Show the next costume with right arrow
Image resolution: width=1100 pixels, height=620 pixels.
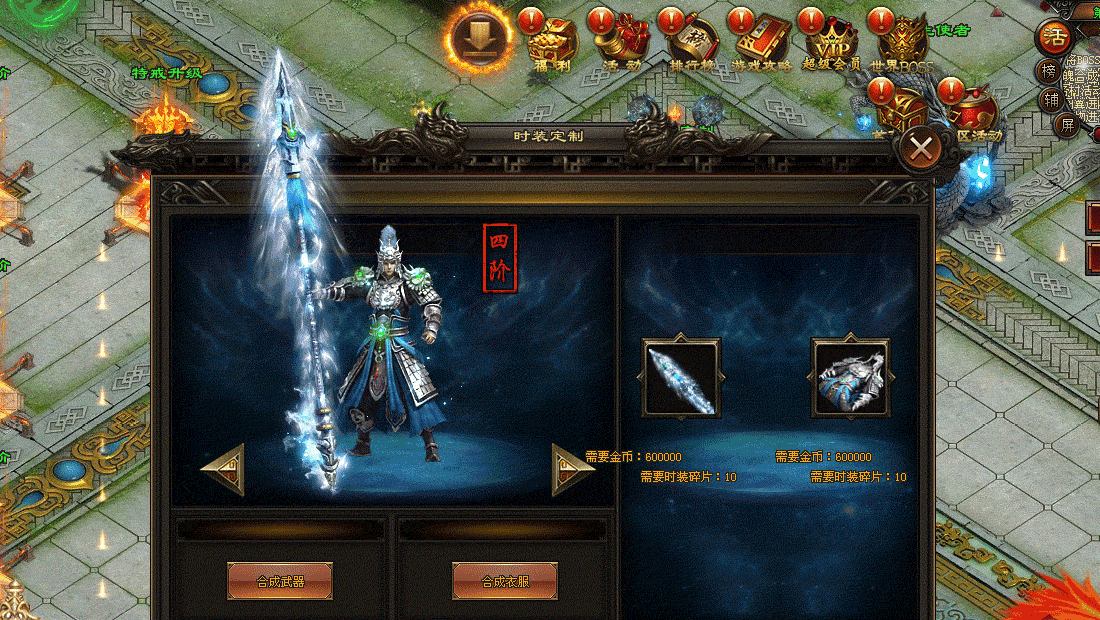pyautogui.click(x=573, y=469)
